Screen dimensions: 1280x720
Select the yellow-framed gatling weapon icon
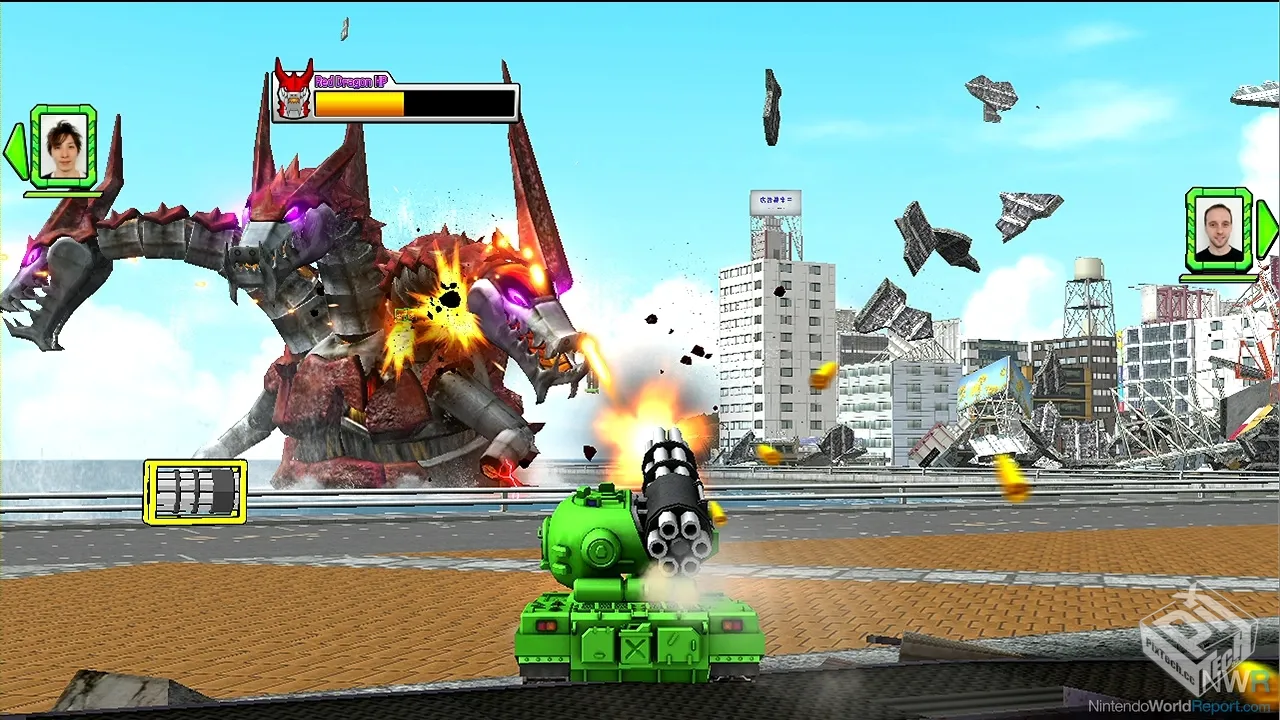195,491
